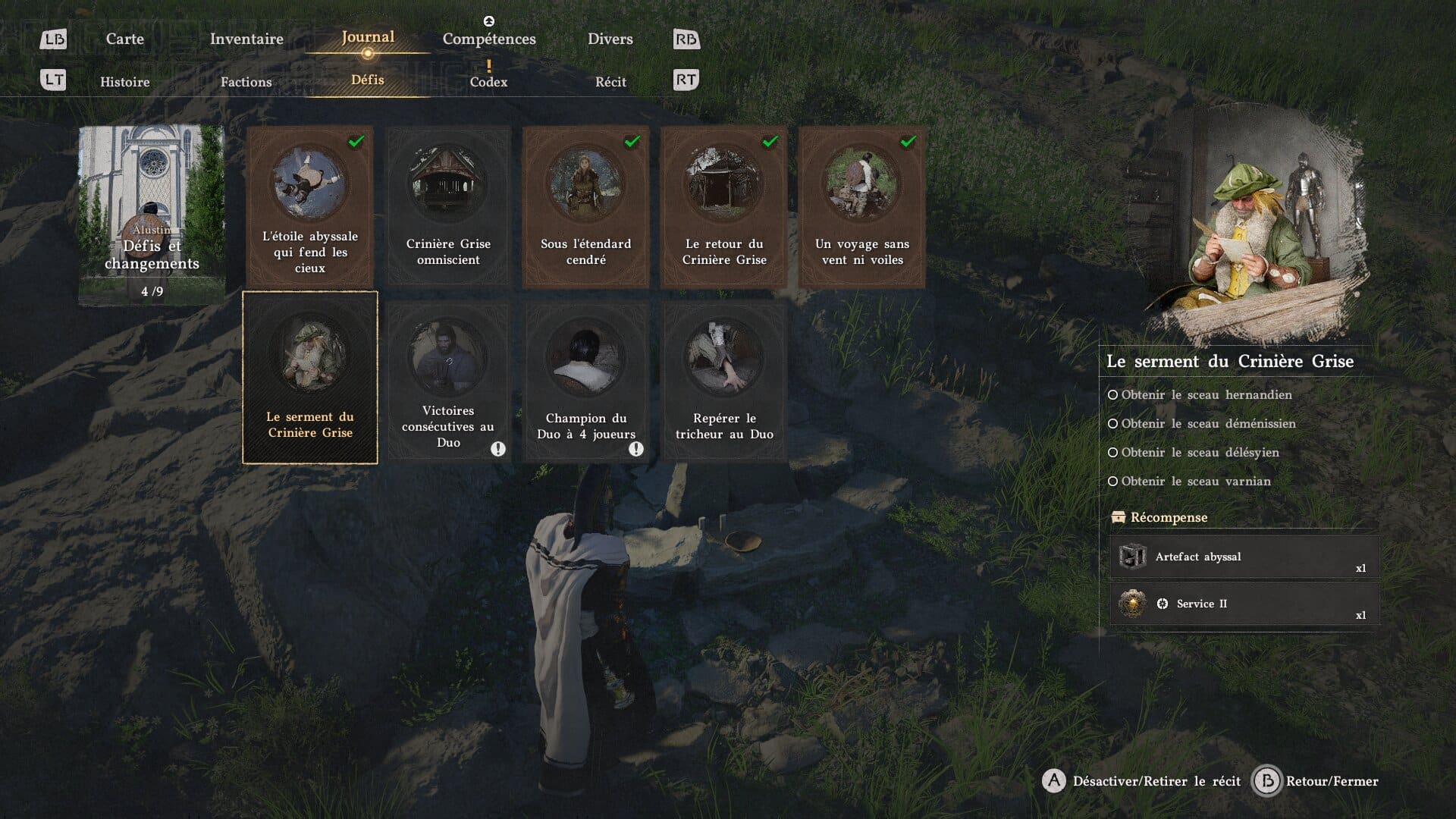This screenshot has height=819, width=1456.
Task: Show the Factions sub-tab
Action: point(246,82)
